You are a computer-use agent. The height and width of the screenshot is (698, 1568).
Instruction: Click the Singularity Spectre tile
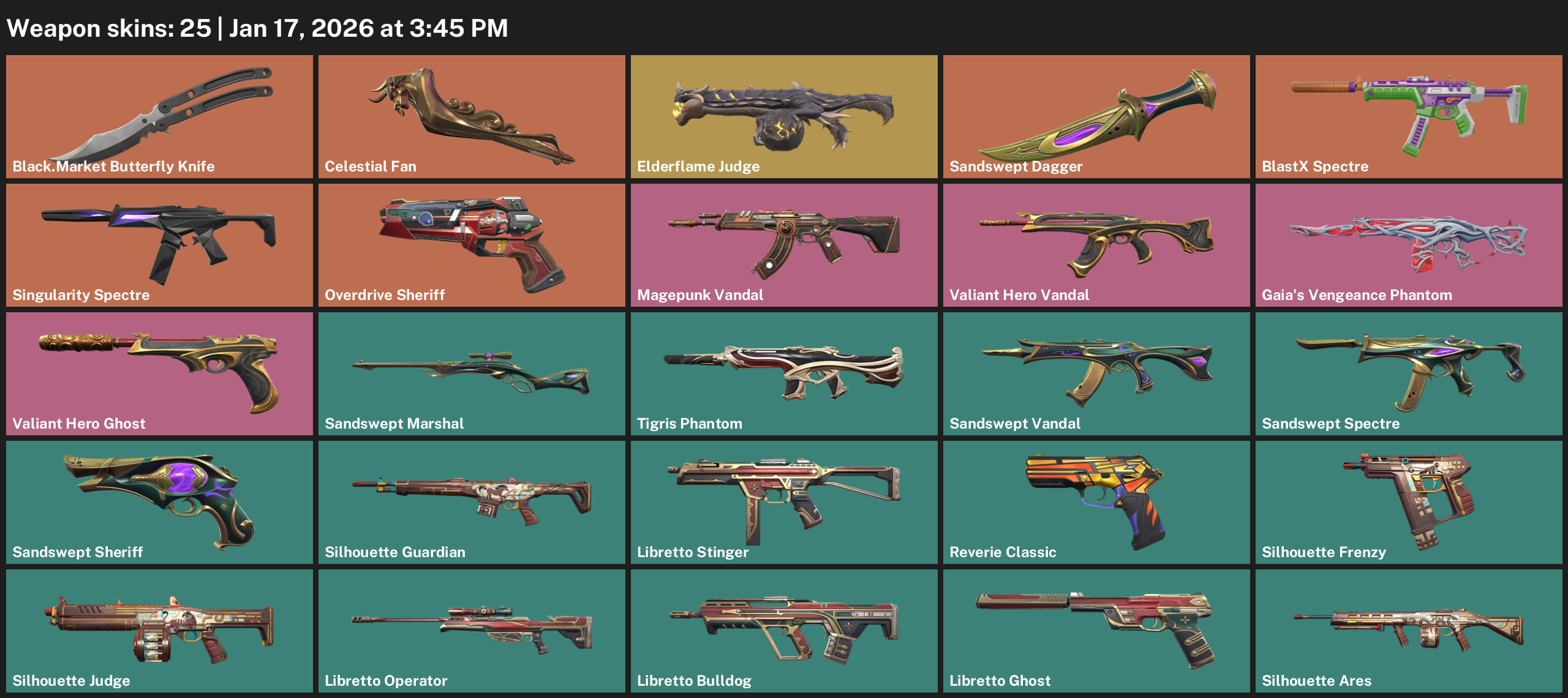tap(159, 245)
